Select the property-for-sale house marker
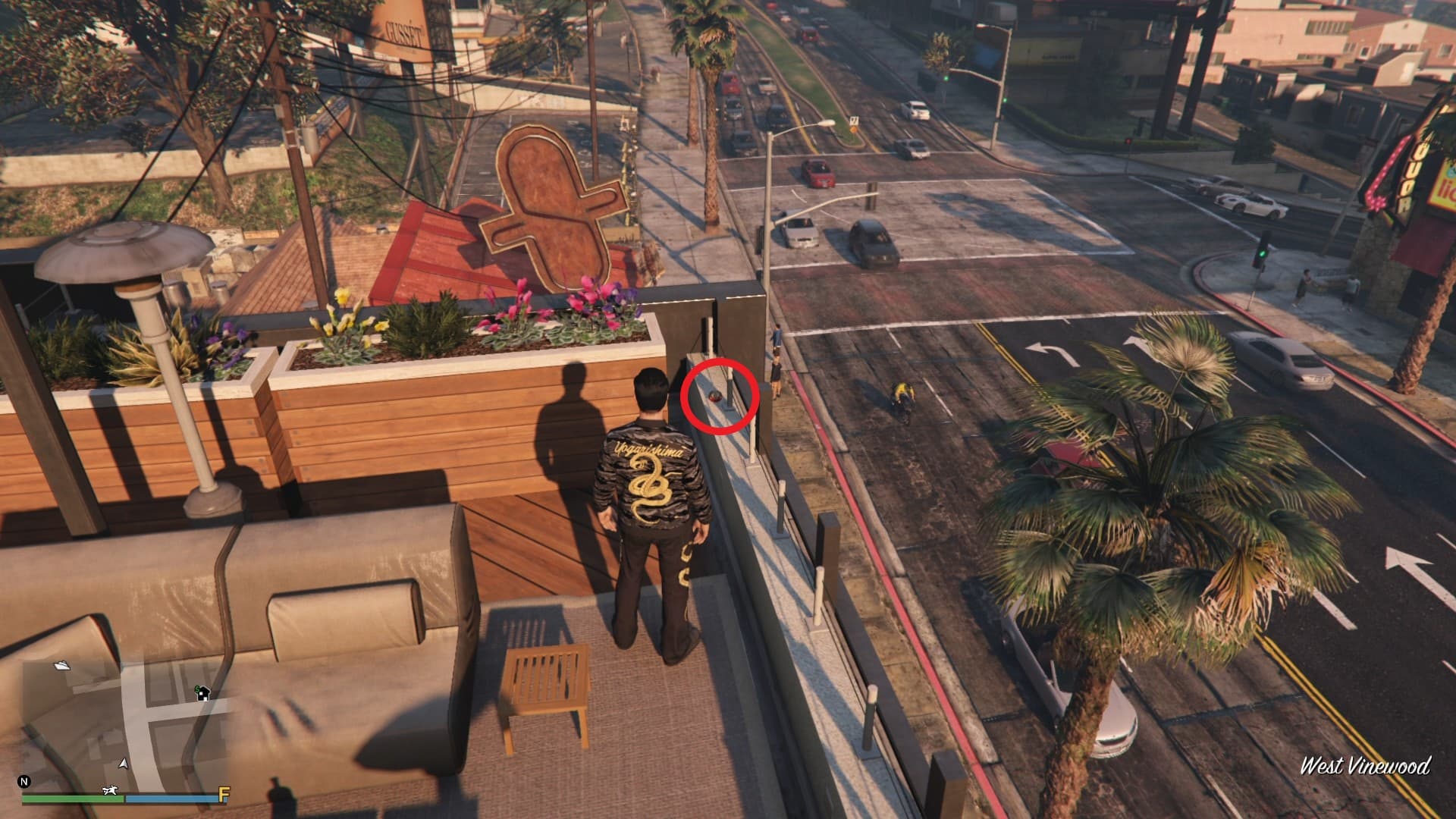Screen dimensions: 1456x819 (202, 692)
